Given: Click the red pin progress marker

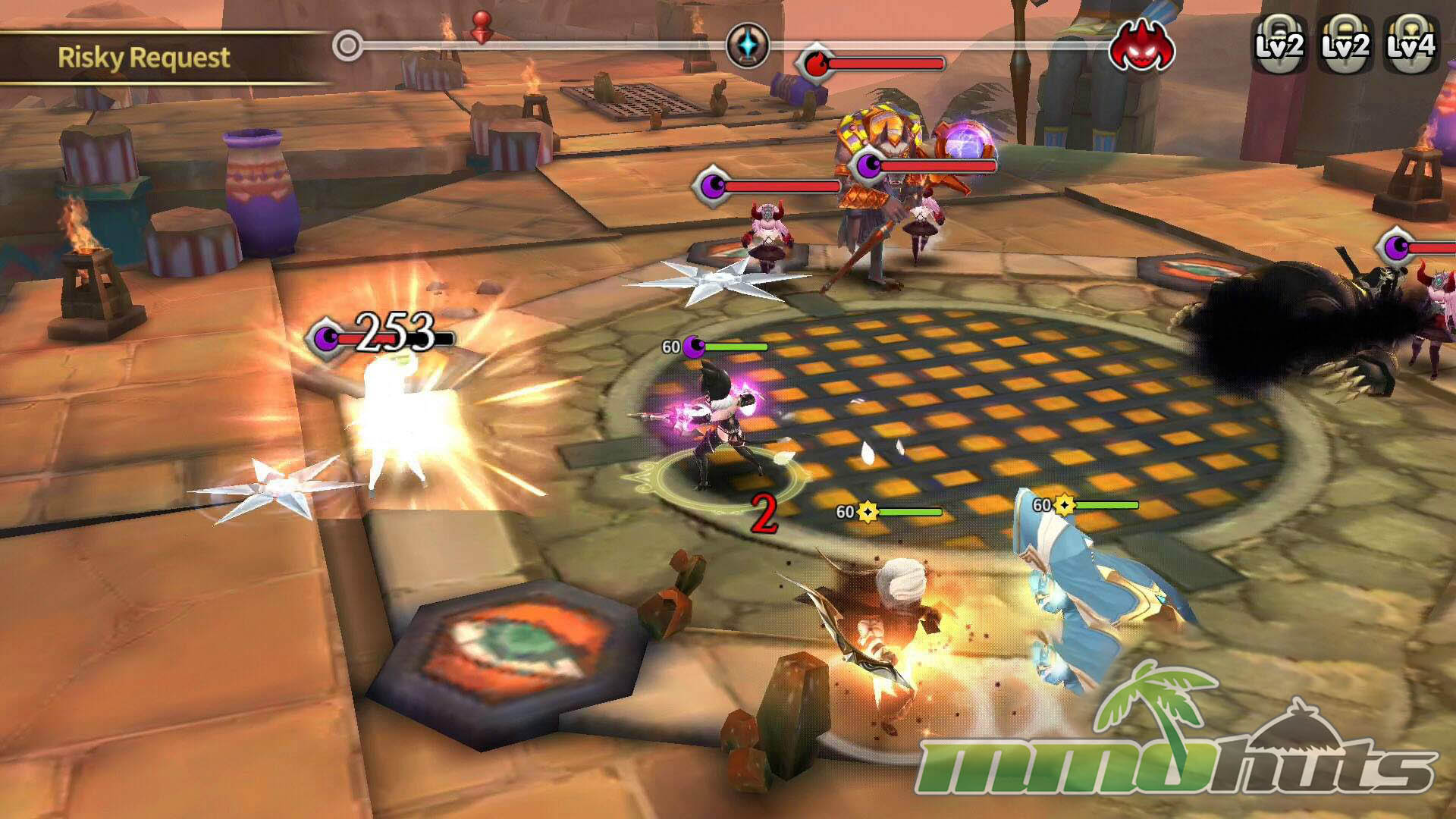Looking at the screenshot, I should tap(481, 27).
